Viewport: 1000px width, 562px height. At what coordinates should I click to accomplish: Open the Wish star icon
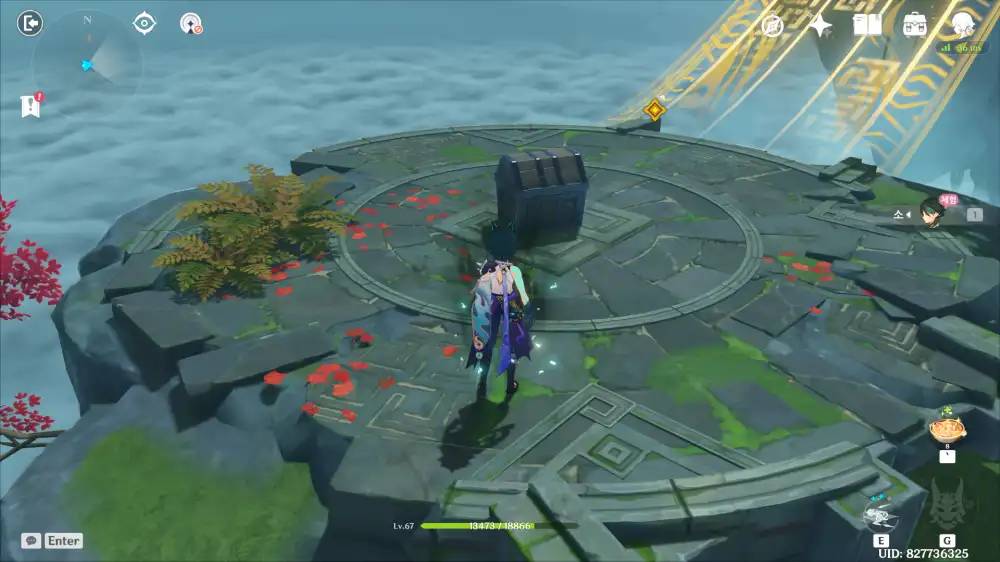click(x=820, y=26)
